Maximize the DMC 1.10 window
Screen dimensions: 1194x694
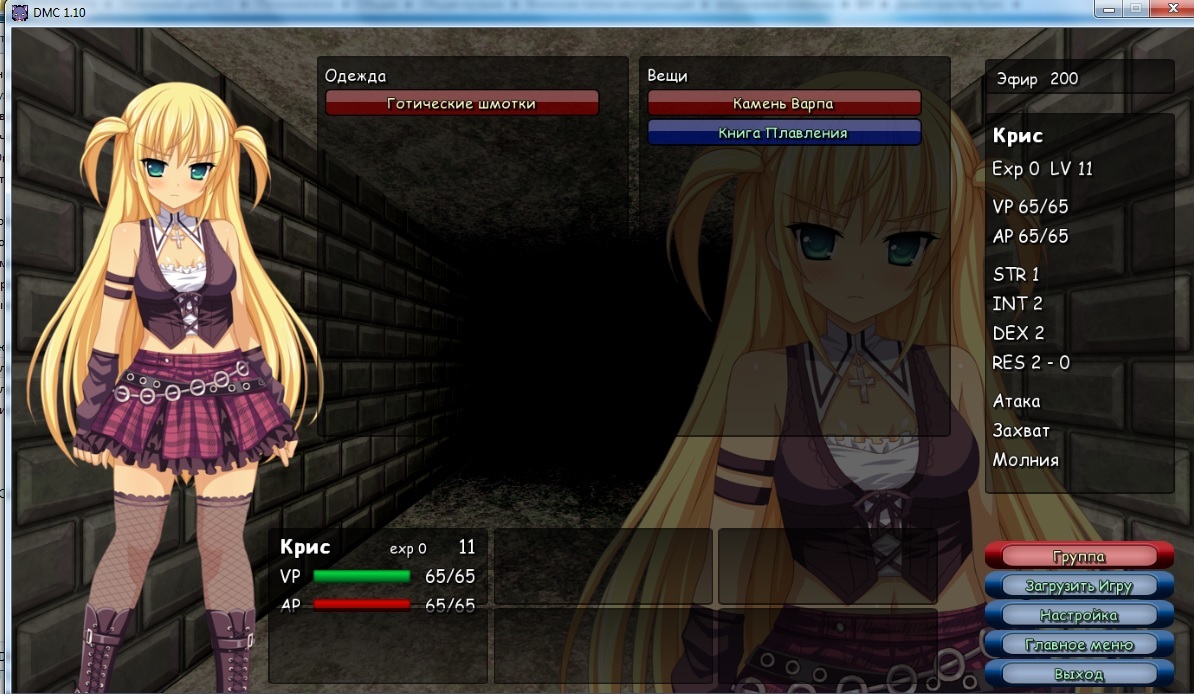pyautogui.click(x=1136, y=9)
